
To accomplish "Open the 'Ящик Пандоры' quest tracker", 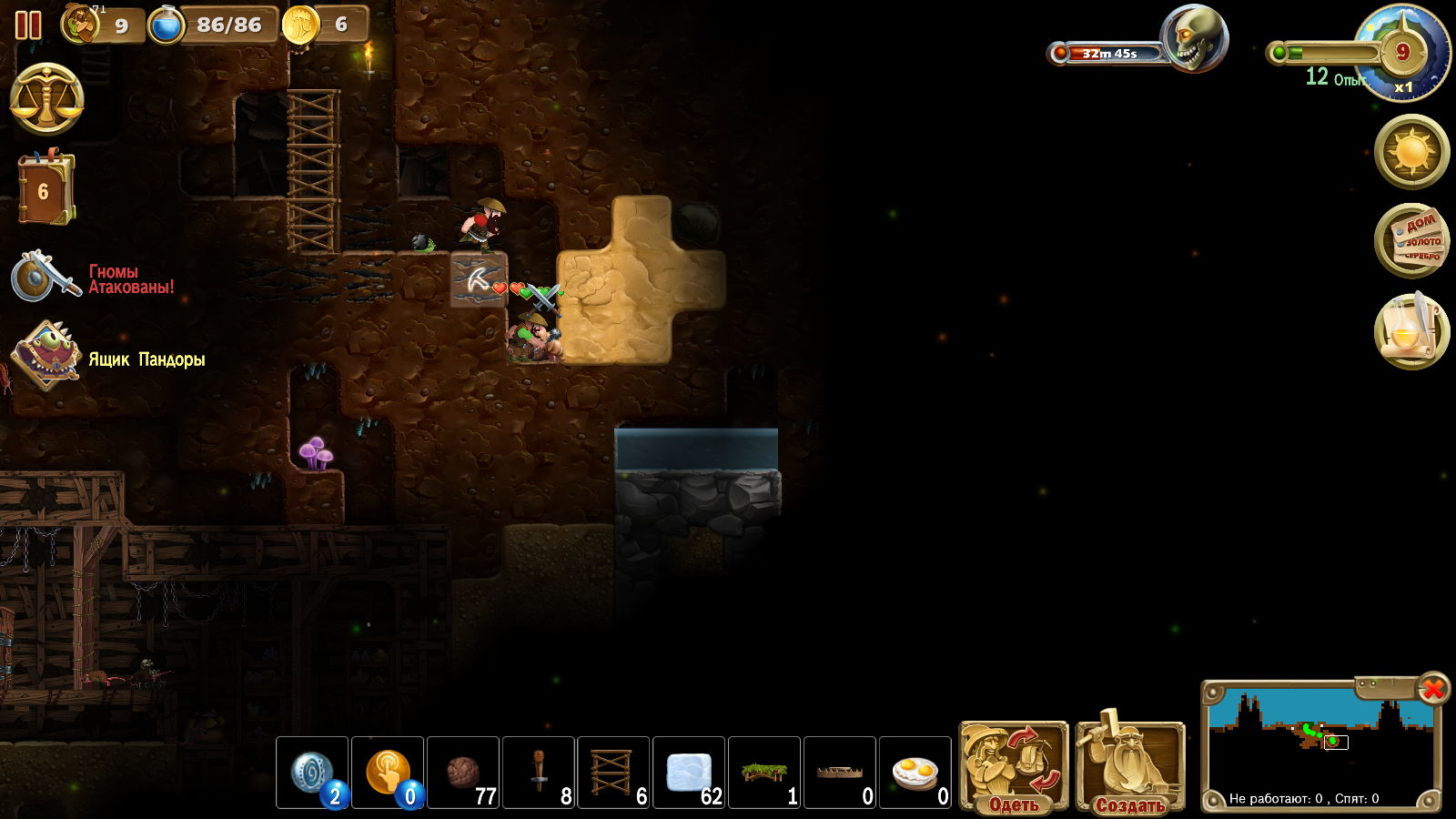I will point(107,358).
